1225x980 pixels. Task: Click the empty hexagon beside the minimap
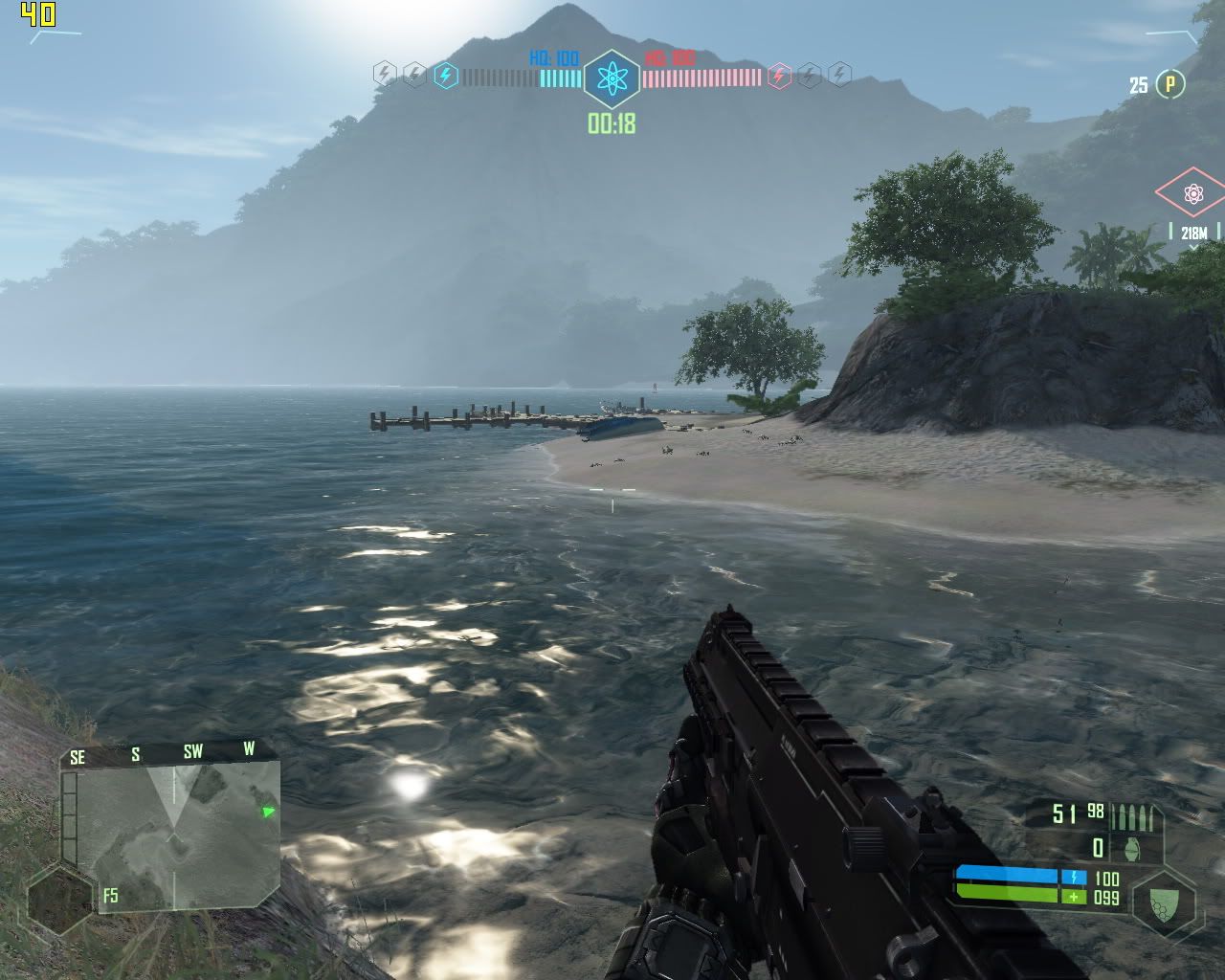coord(59,900)
